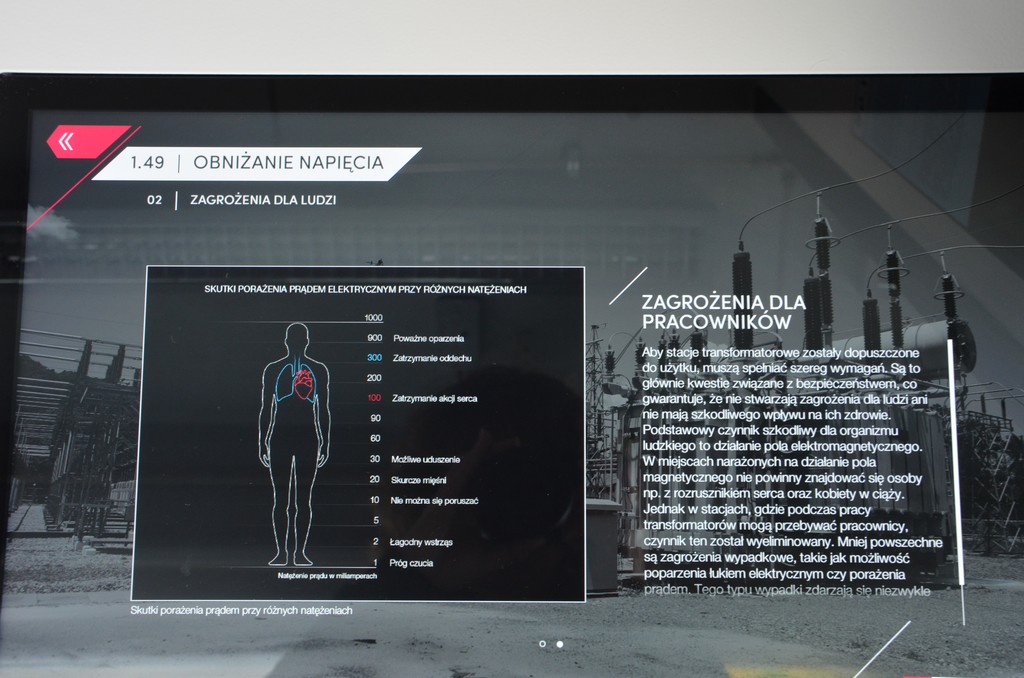The image size is (1024, 678).
Task: Go back with the red double-arrow button
Action: (68, 142)
